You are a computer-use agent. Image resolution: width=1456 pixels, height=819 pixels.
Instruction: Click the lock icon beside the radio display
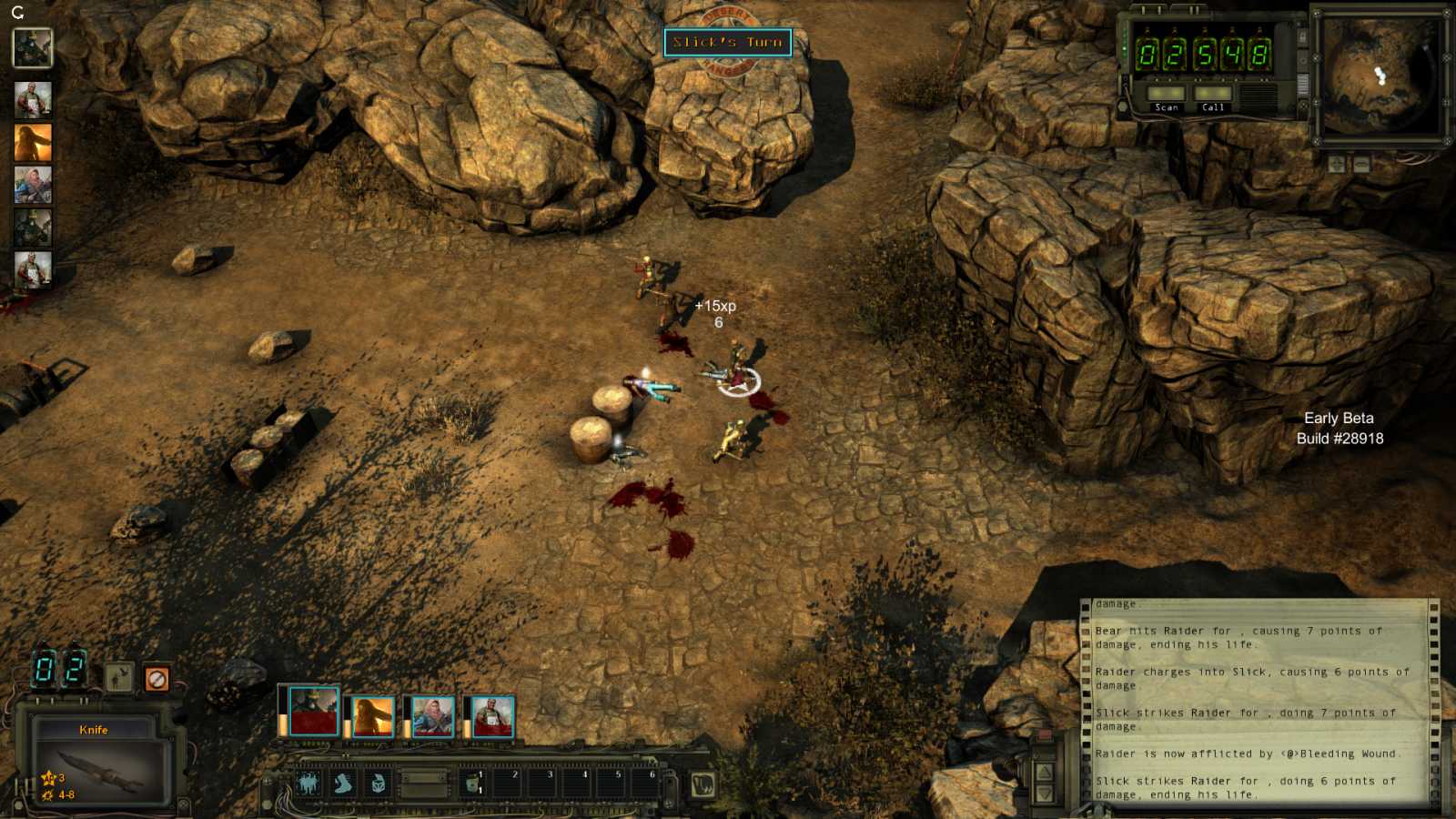[x=1302, y=38]
